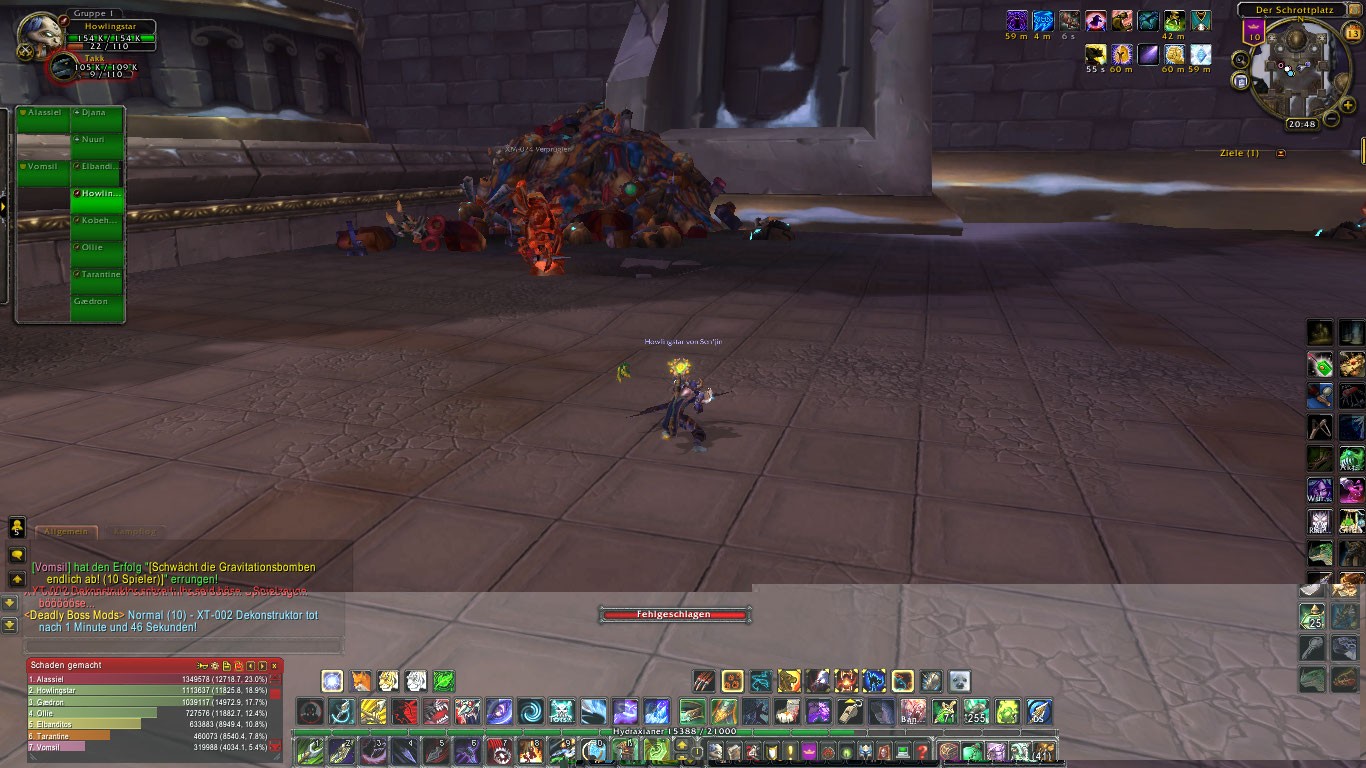
Task: Select the pet Takk's portrait
Action: coord(62,66)
